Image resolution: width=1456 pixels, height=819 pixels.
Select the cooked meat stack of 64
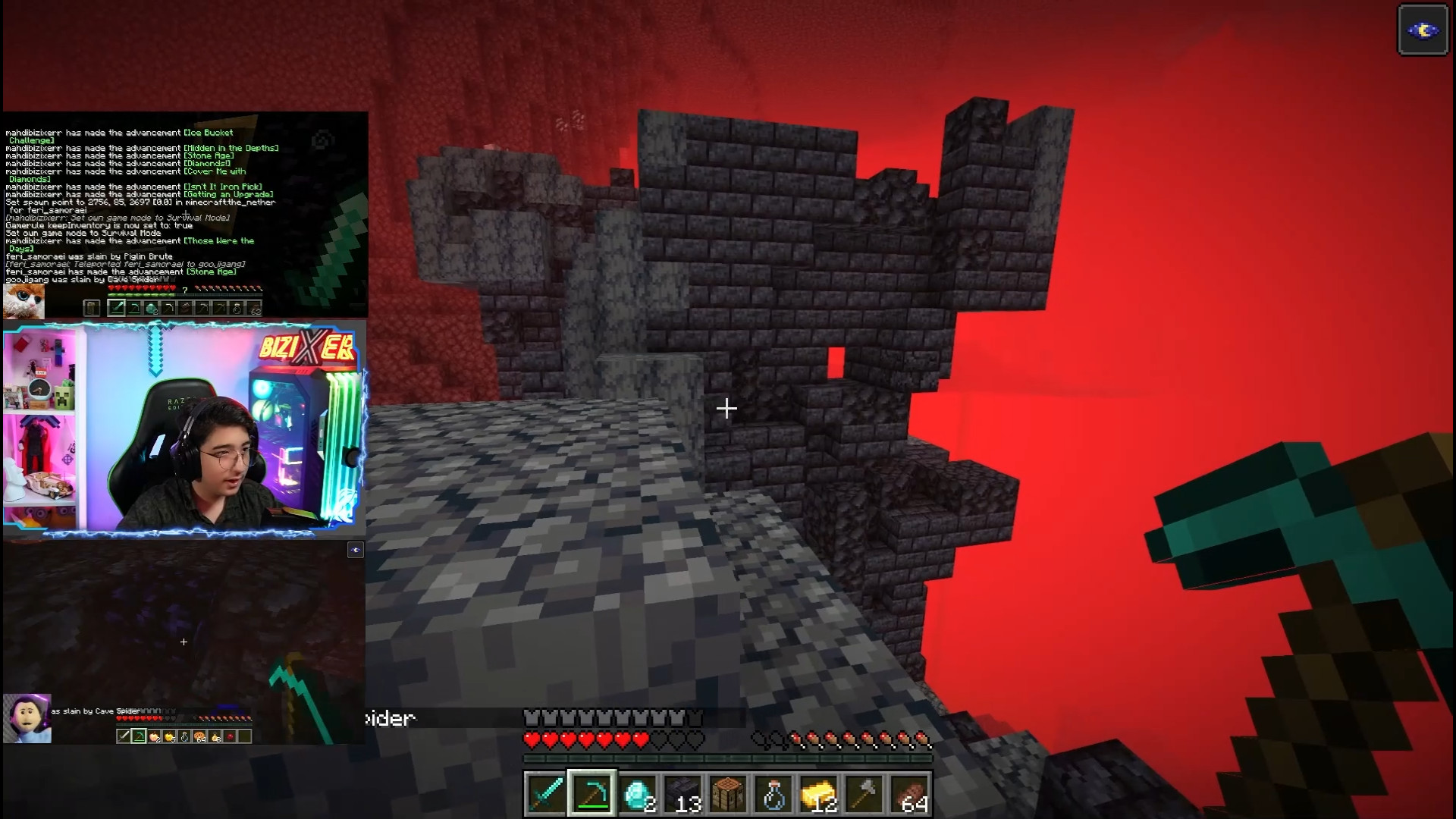click(910, 794)
